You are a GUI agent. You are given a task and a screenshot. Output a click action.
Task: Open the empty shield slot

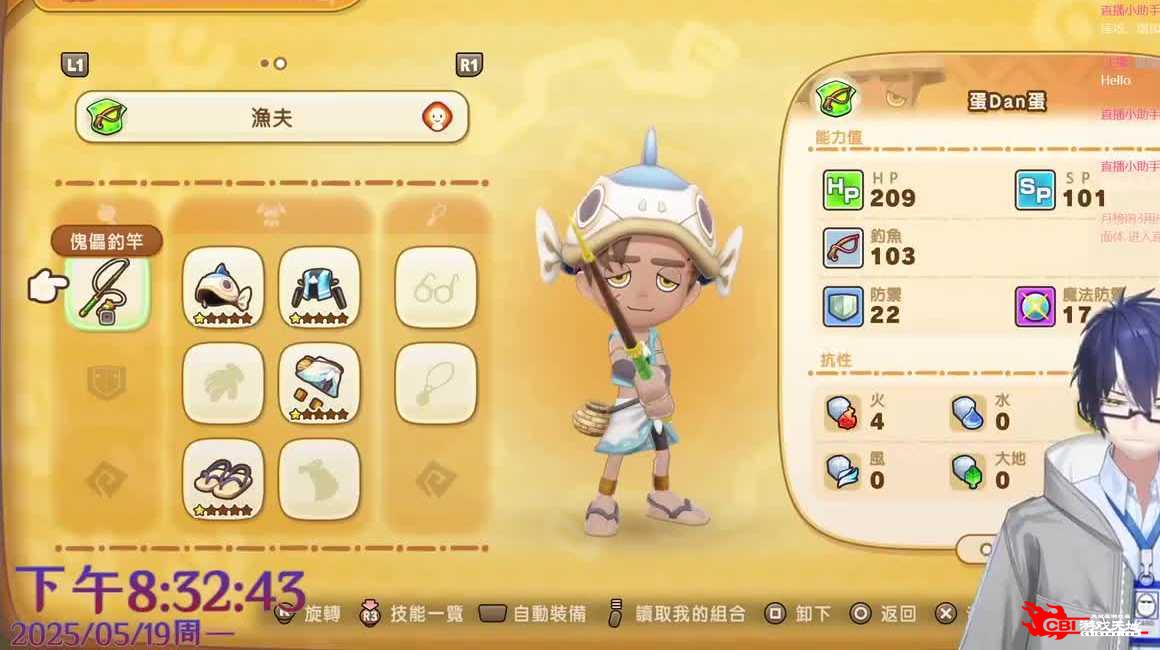(x=107, y=384)
